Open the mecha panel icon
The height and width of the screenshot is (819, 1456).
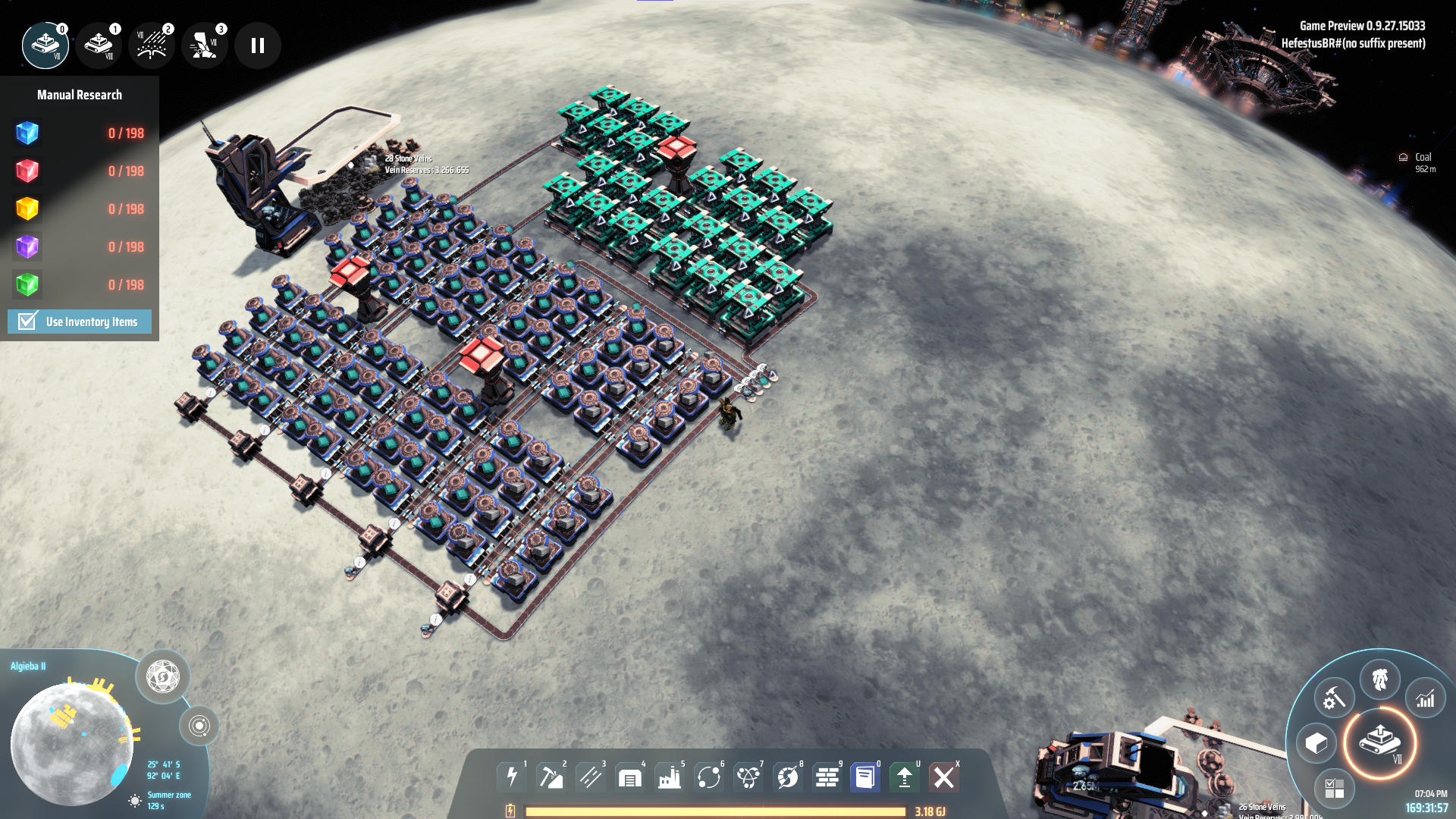[x=1380, y=679]
